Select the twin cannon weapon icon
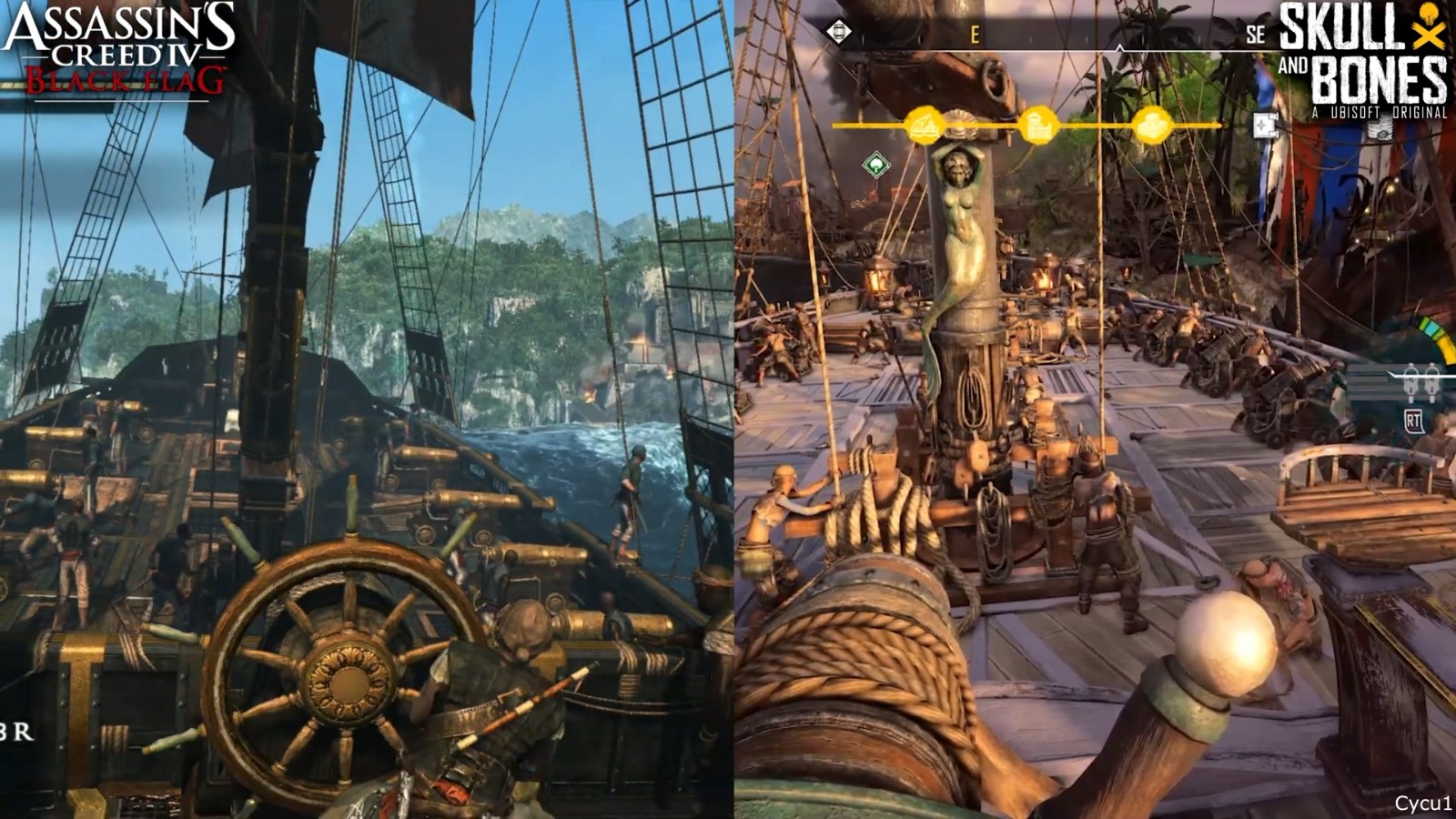 tap(1420, 383)
